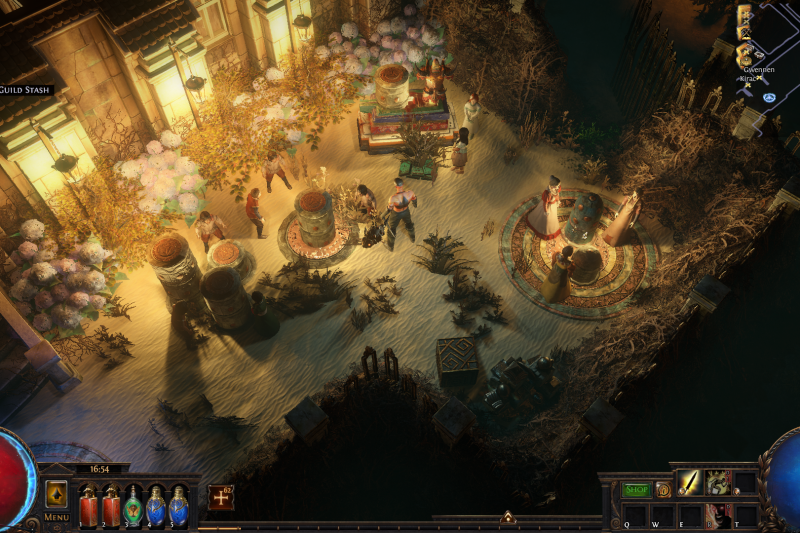The image size is (800, 533).
Task: Activate the running figure skill icon
Action: click(x=717, y=483)
